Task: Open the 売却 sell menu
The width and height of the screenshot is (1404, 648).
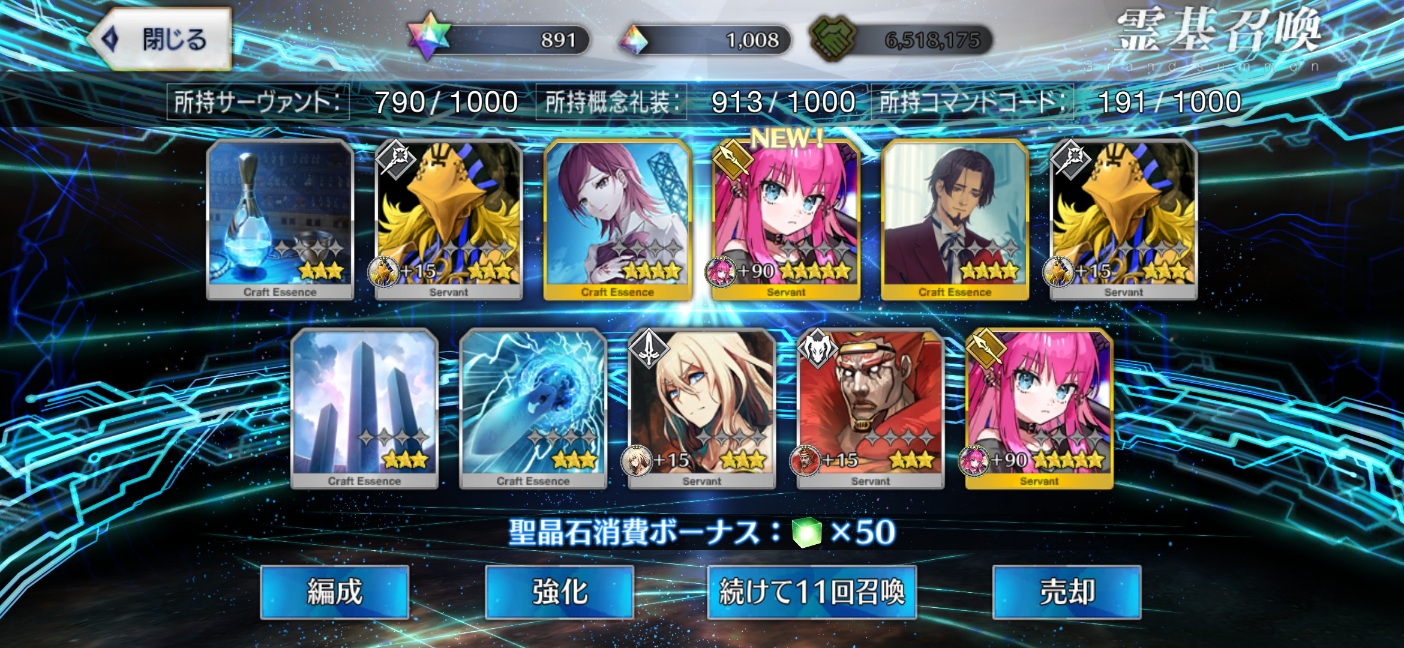Action: 1066,592
